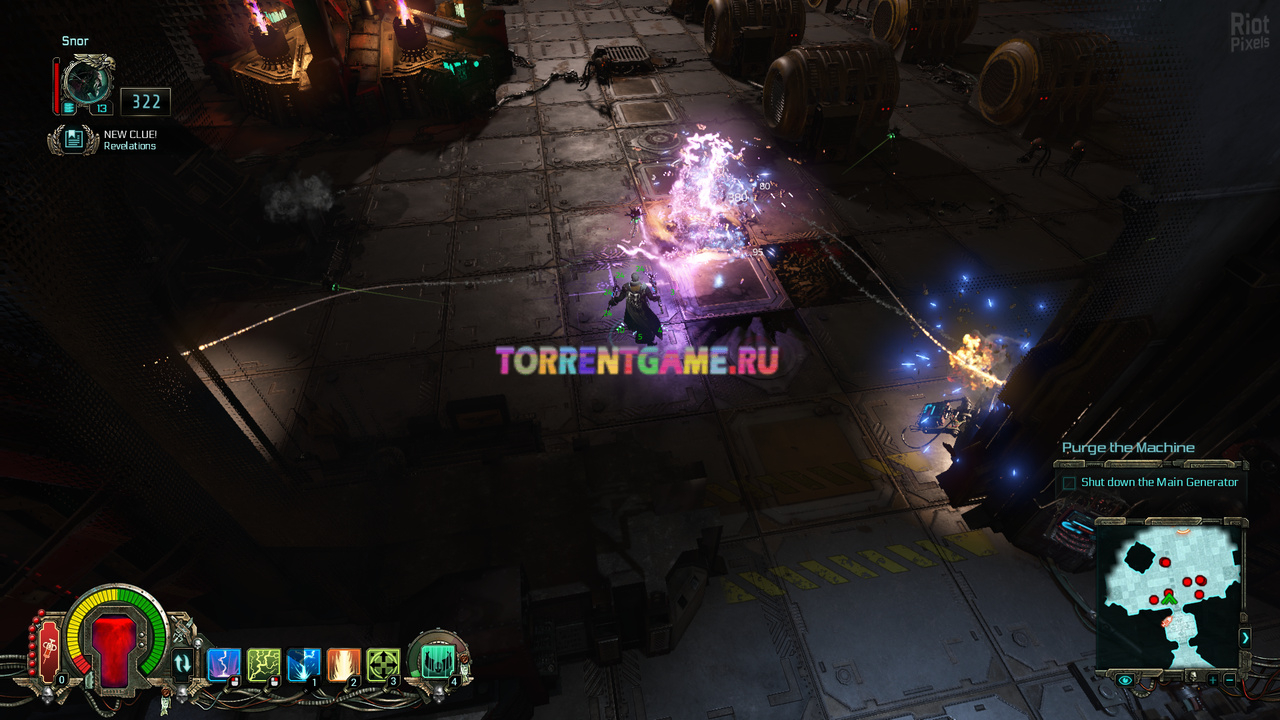Activate the teal armour skill icon
Image resolution: width=1280 pixels, height=720 pixels.
click(x=437, y=659)
